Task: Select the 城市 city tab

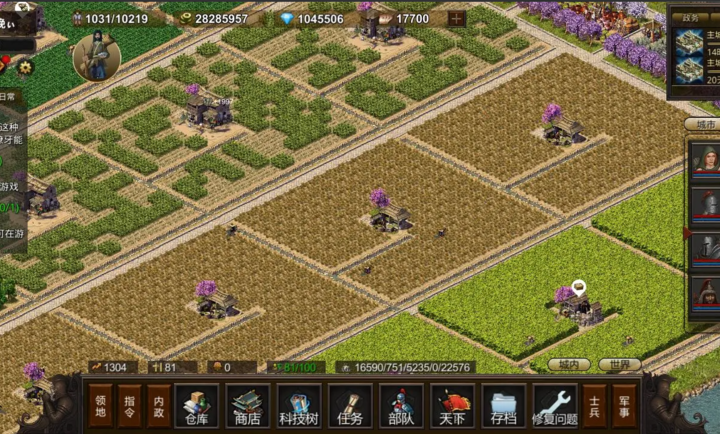Action: tap(699, 124)
